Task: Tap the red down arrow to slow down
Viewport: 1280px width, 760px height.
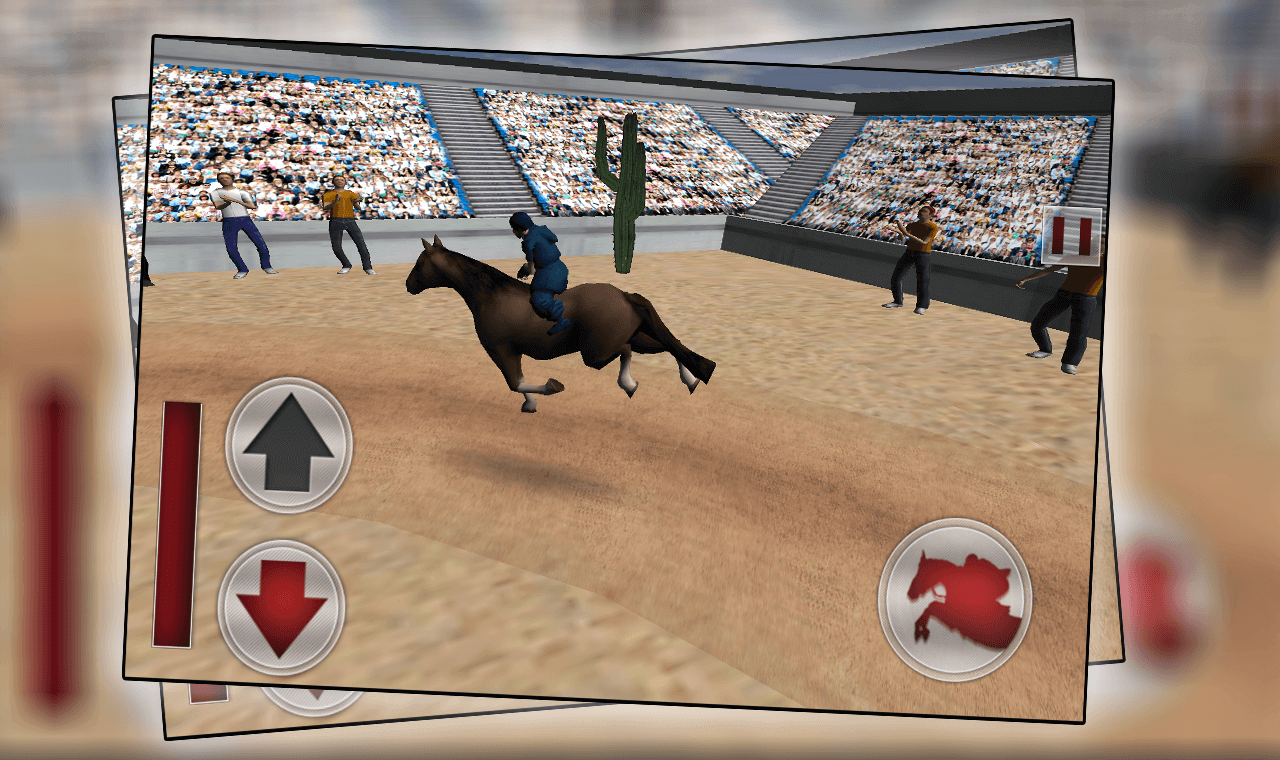Action: click(x=285, y=610)
